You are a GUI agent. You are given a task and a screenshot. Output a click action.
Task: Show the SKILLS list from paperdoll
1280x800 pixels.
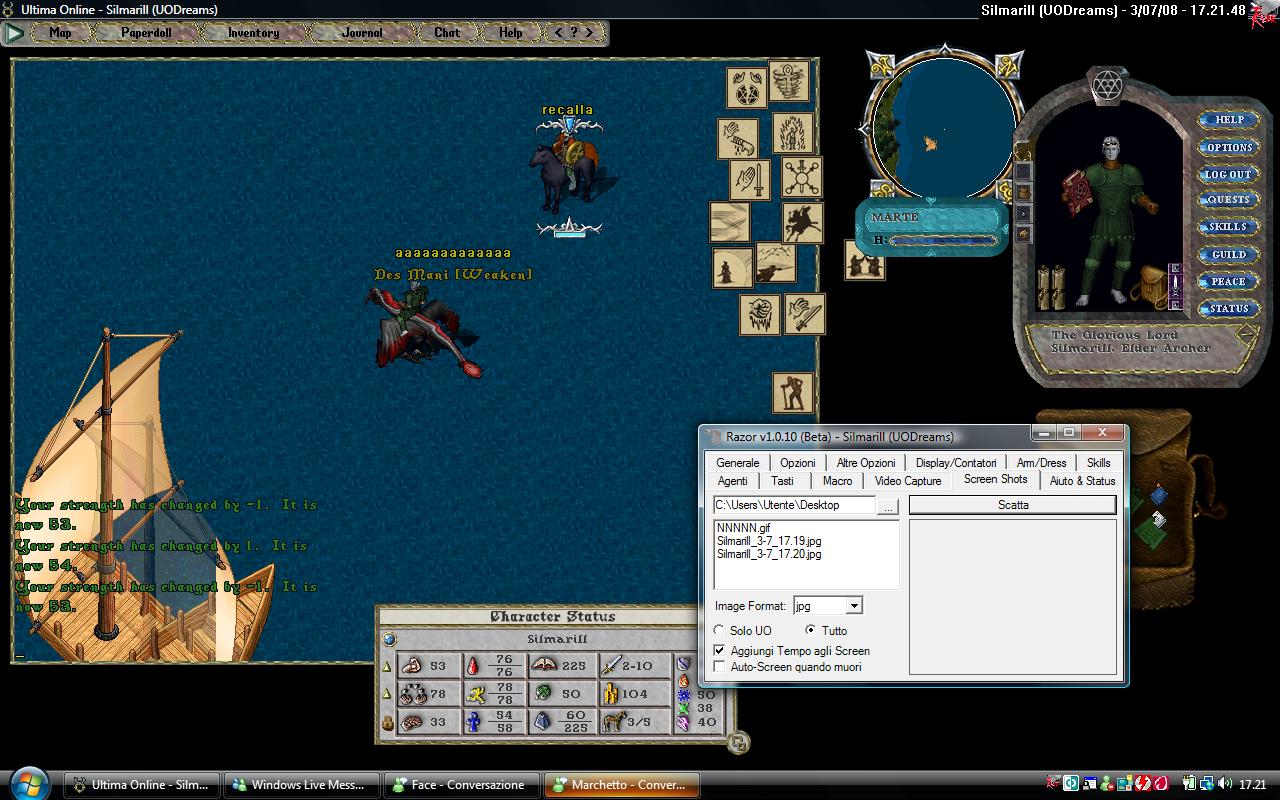point(1228,227)
